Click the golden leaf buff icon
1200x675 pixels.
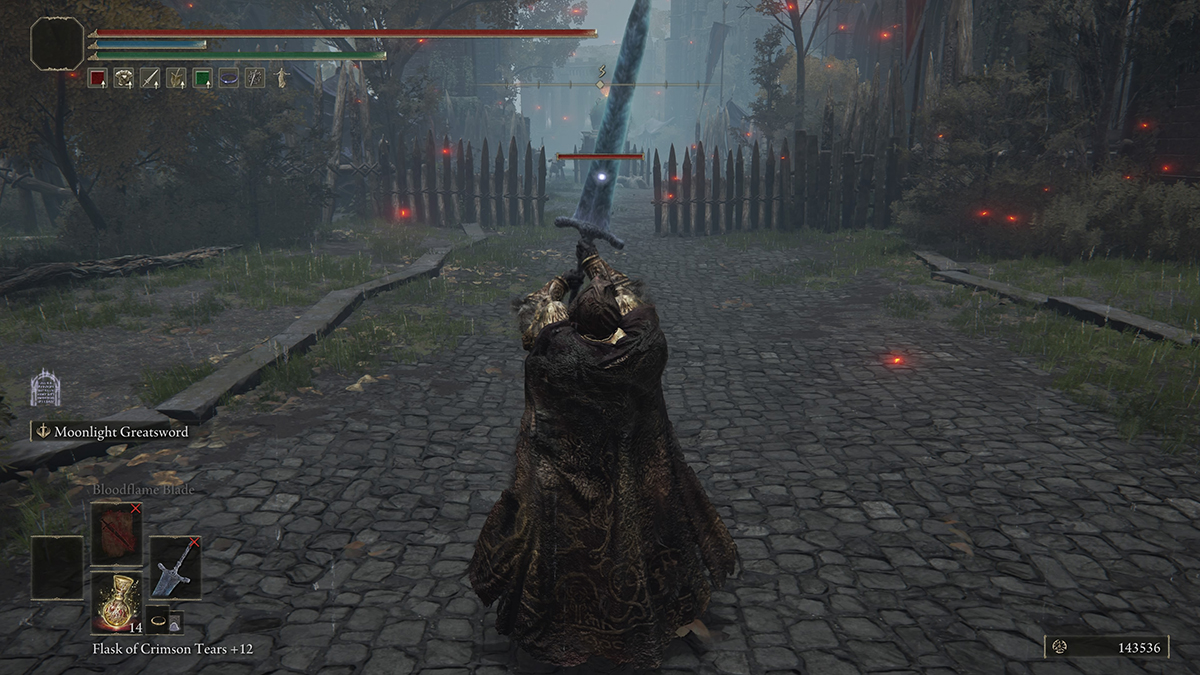tap(176, 77)
